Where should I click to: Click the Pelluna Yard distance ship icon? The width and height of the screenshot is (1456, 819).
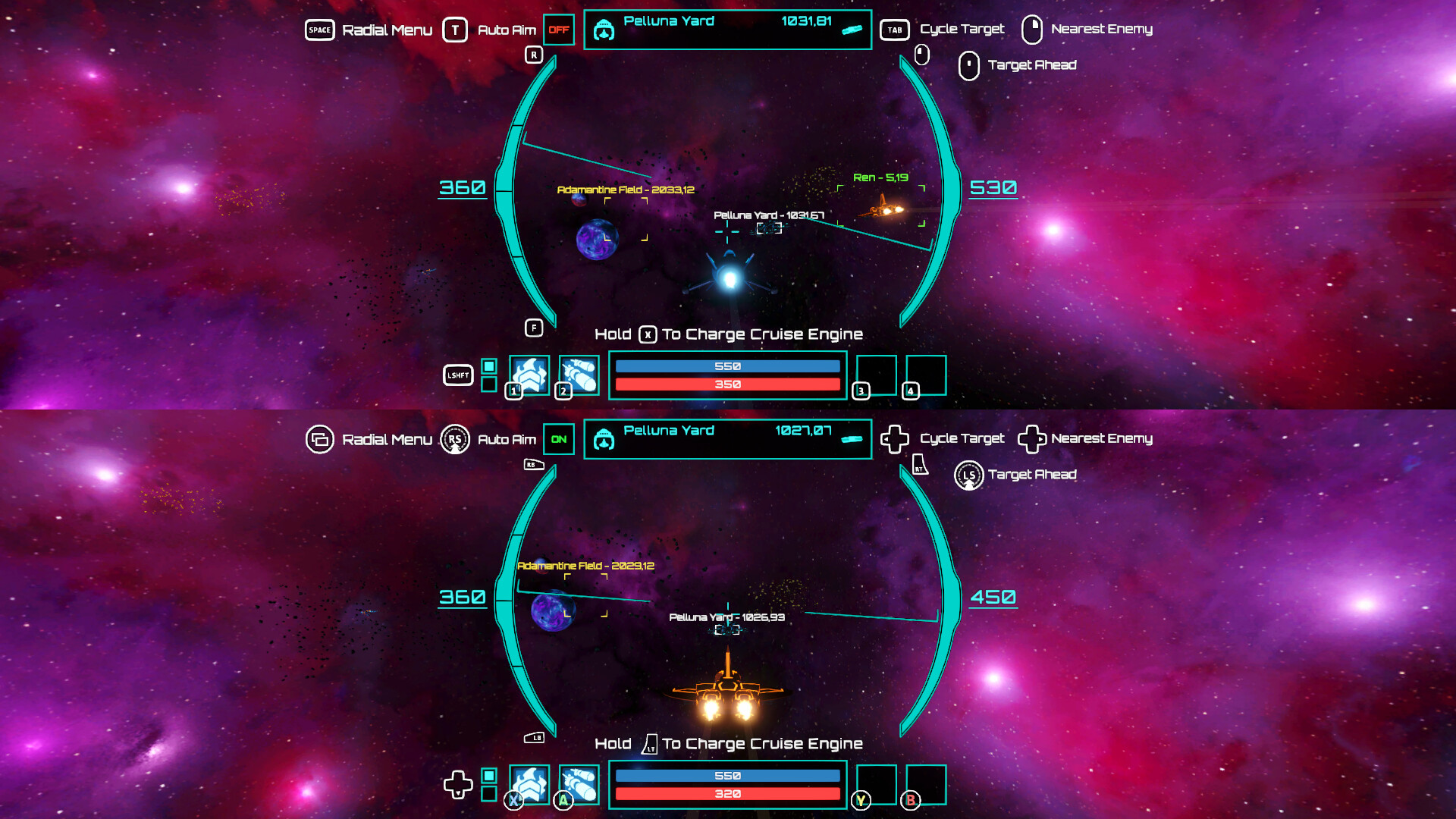851,32
